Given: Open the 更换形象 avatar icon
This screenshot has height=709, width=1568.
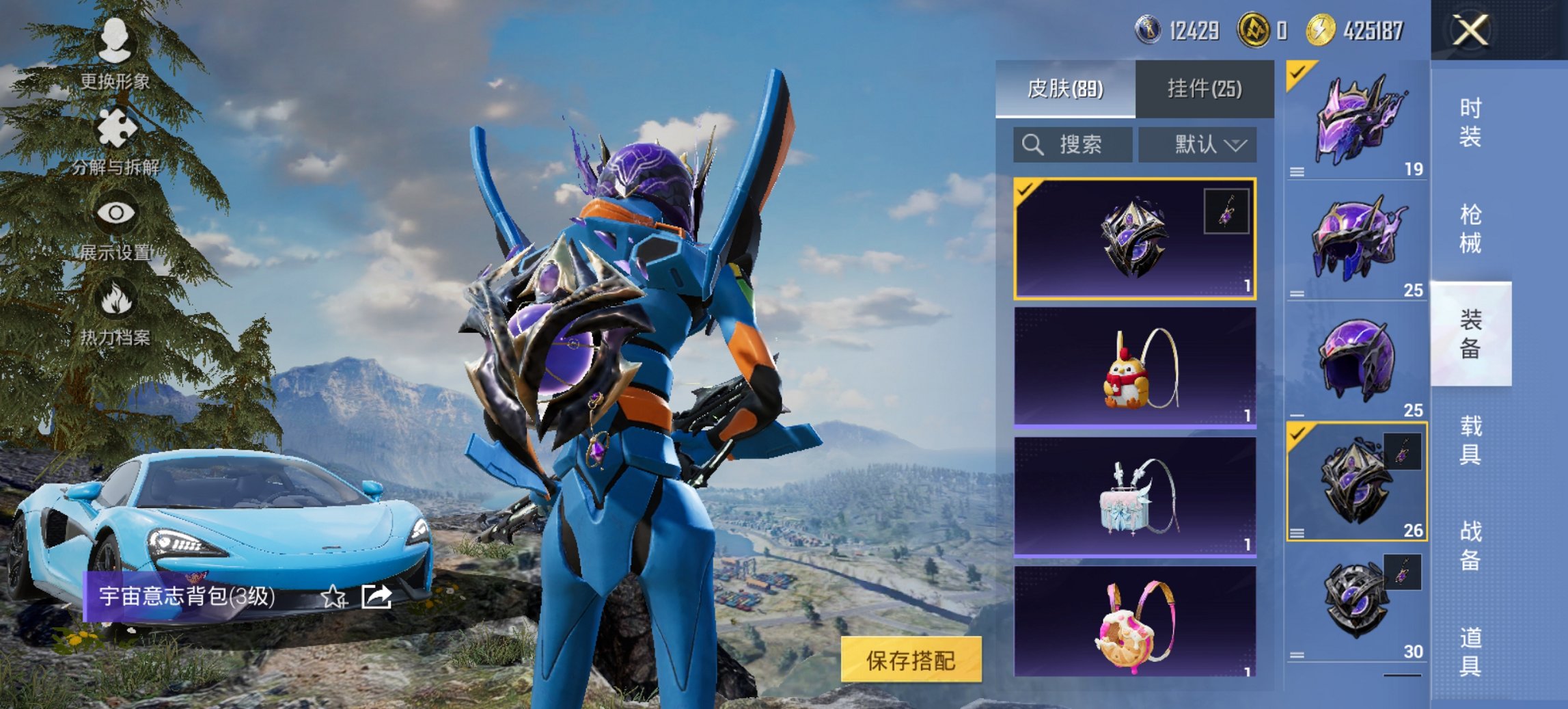Looking at the screenshot, I should pos(116,41).
